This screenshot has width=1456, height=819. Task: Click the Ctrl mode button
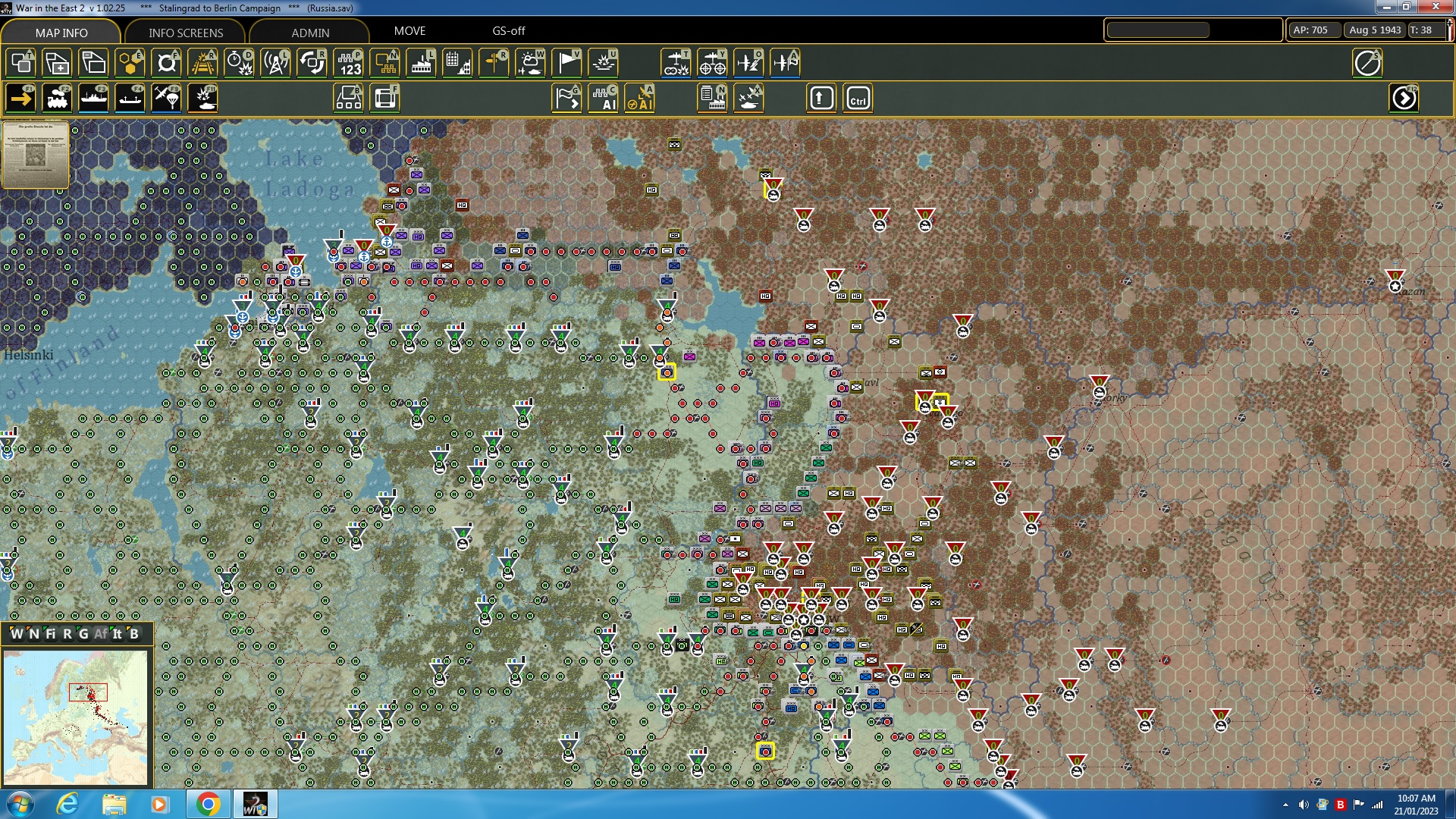(x=857, y=97)
